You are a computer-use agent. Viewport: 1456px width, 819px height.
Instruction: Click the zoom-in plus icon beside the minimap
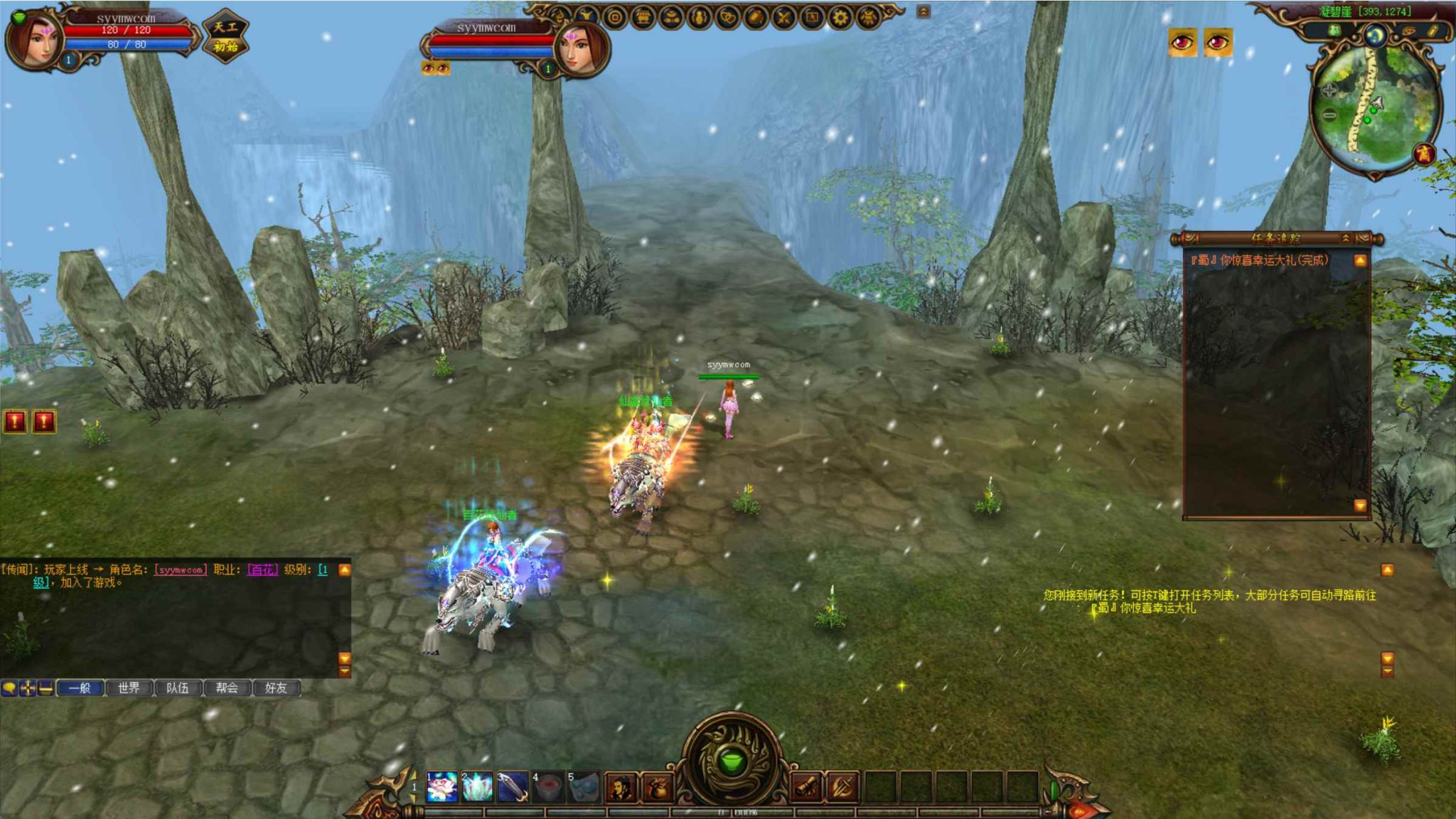click(1329, 91)
